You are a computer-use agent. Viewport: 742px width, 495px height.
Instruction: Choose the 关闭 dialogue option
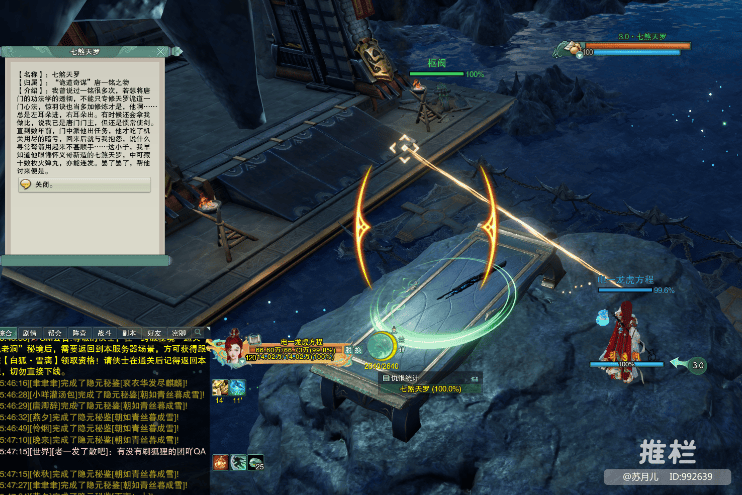(44, 185)
